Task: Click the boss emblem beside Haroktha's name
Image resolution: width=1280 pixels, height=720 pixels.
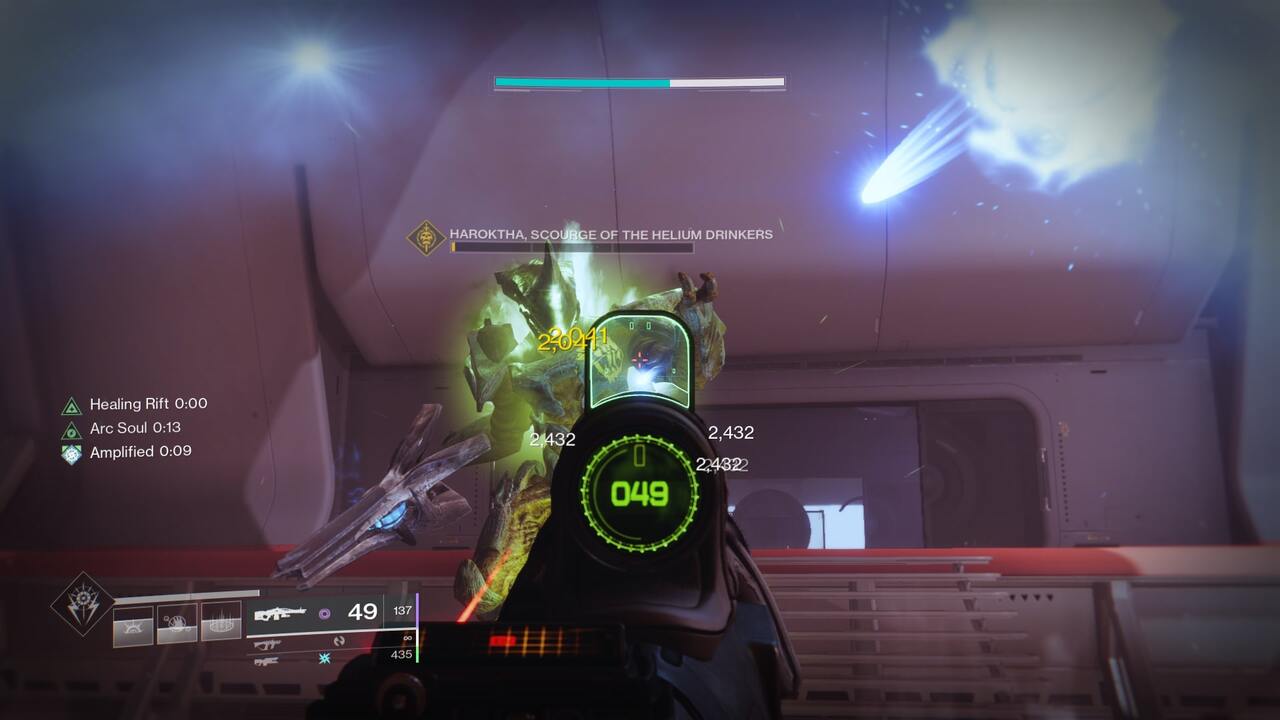Action: (x=426, y=238)
